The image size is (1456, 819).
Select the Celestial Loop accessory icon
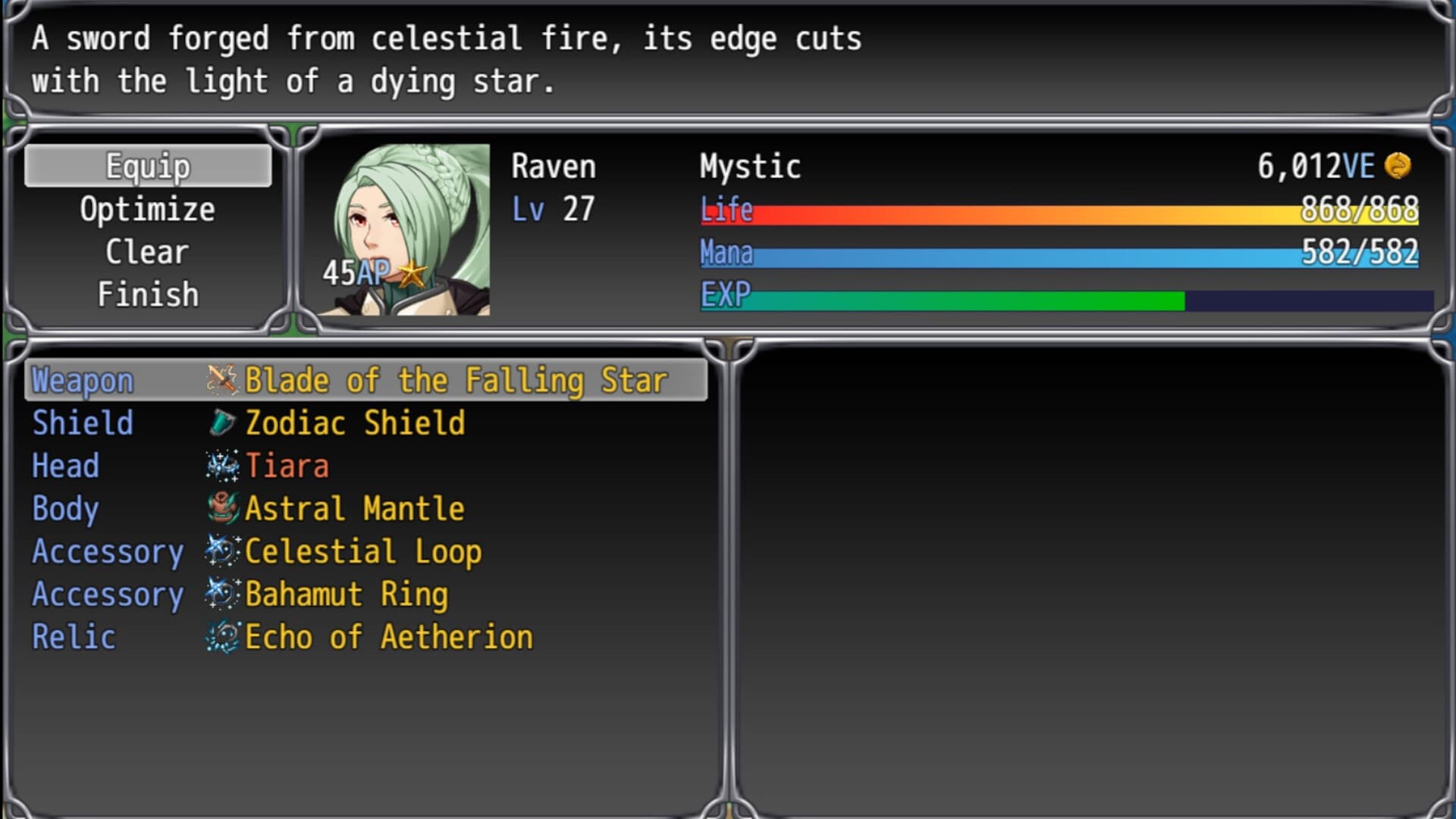click(x=221, y=551)
